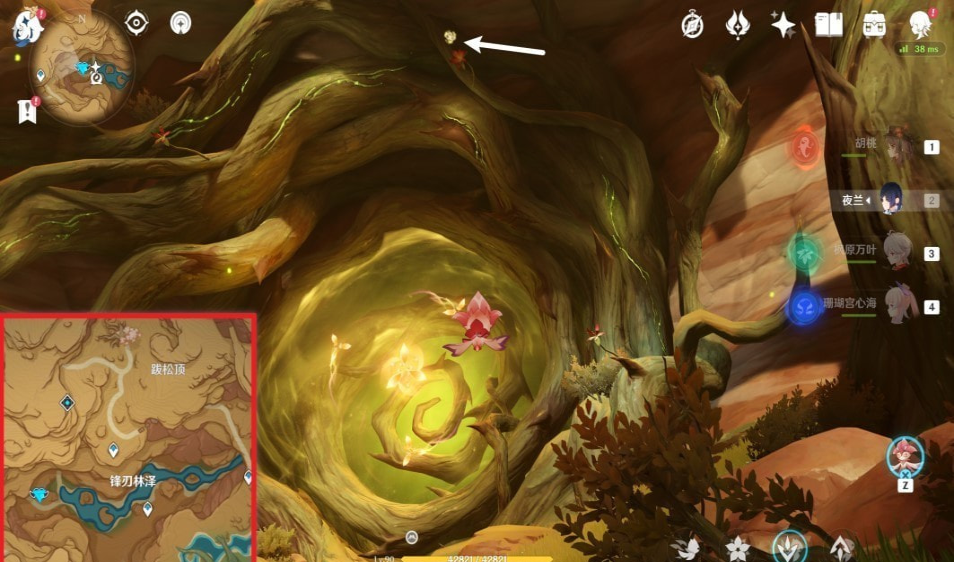
Task: Click the arch-shaped icon beside minimap
Action: point(180,23)
